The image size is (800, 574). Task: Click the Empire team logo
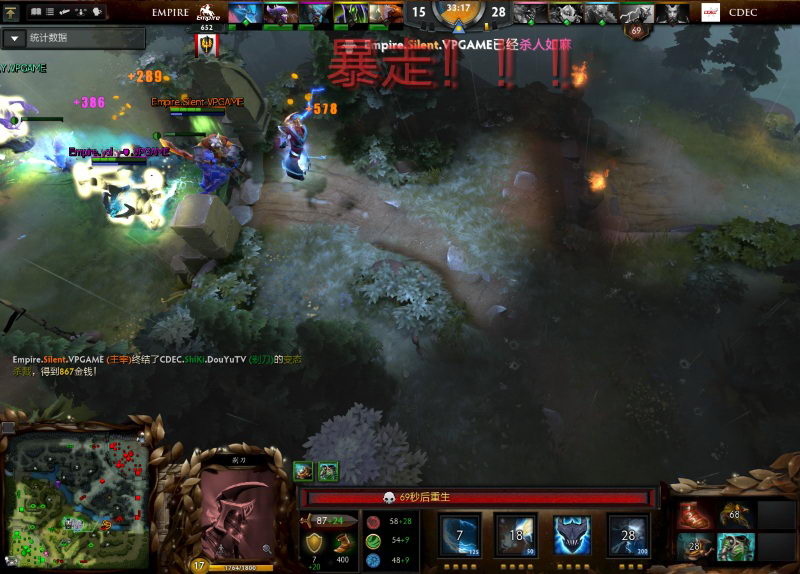(x=208, y=13)
